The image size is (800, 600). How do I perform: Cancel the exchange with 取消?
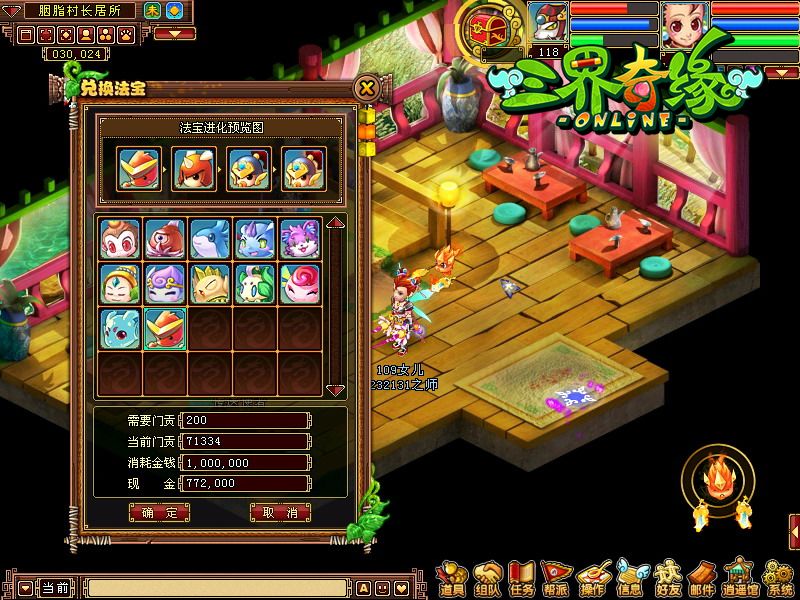pyautogui.click(x=279, y=512)
